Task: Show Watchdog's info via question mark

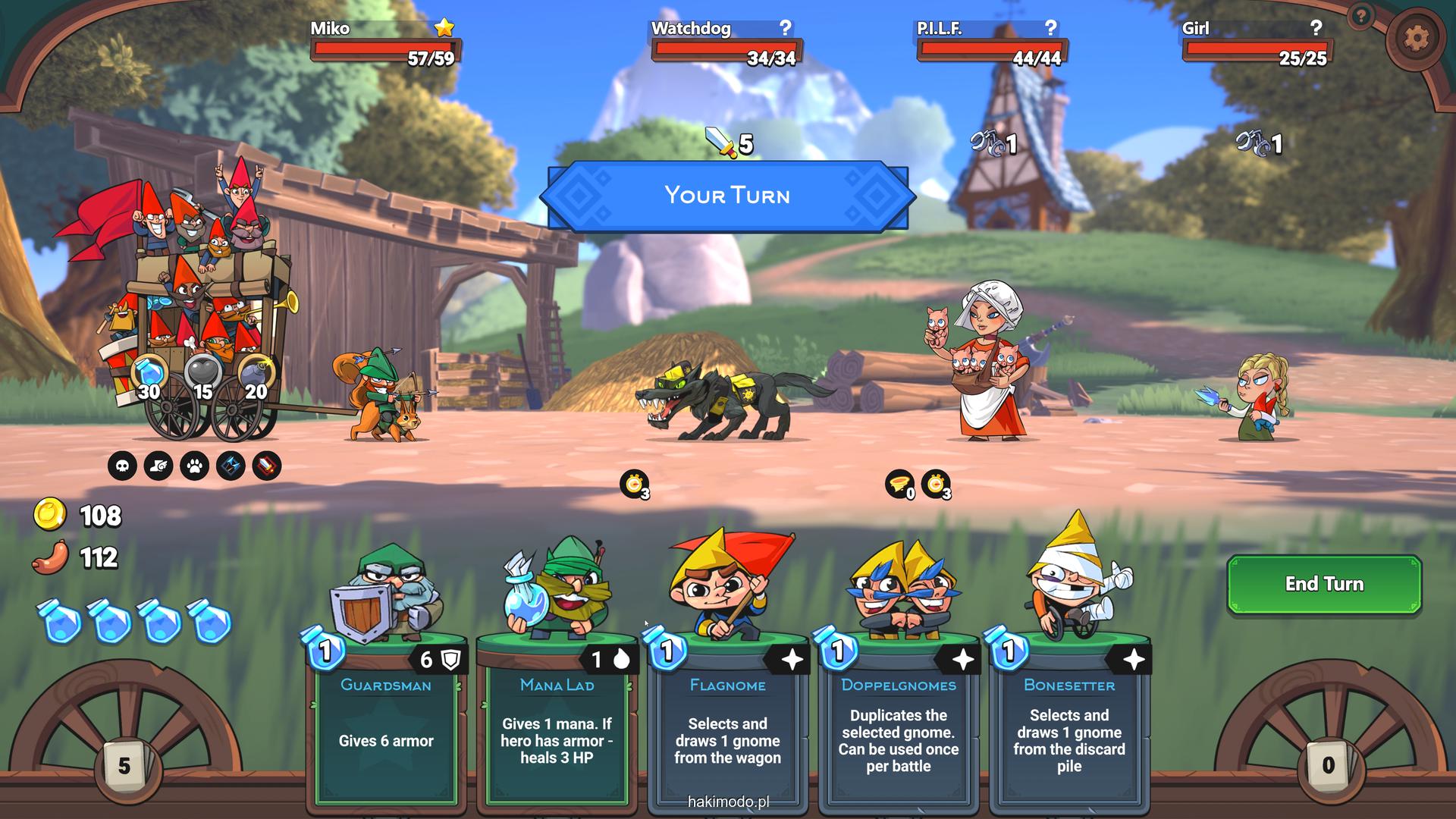Action: pos(786,28)
